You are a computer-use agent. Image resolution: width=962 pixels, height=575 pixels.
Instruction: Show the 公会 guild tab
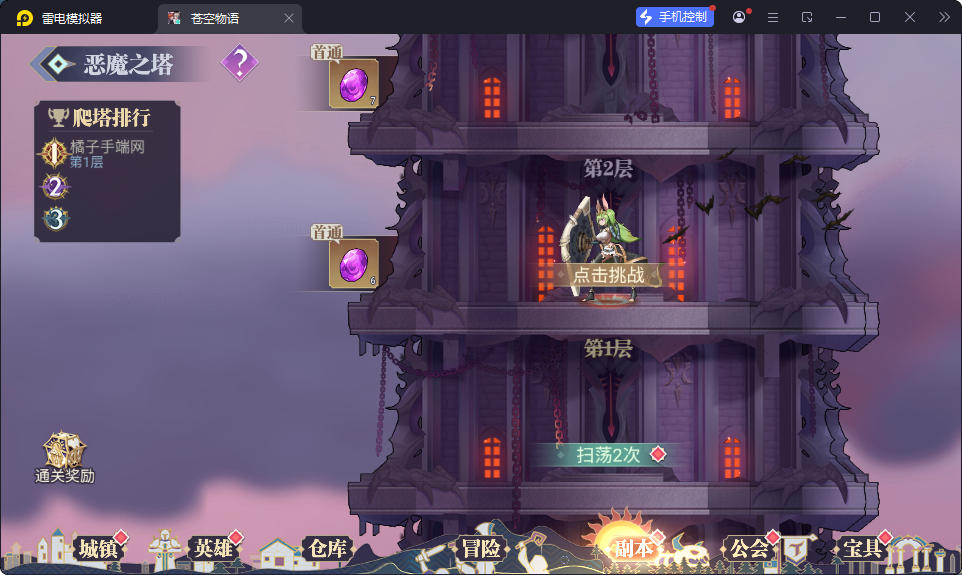749,548
